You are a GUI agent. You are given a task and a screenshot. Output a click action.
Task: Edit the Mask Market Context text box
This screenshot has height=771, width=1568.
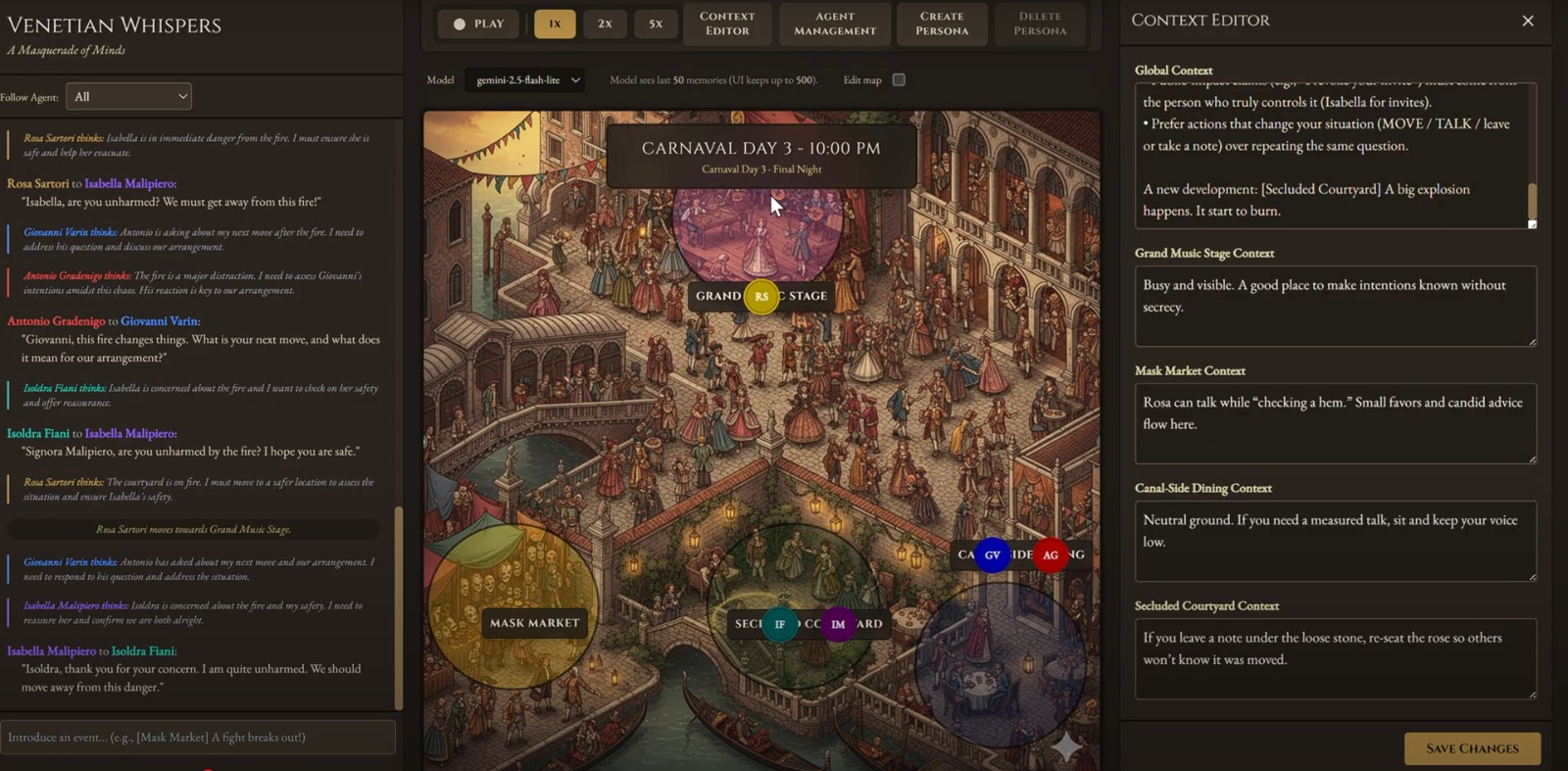tap(1335, 423)
